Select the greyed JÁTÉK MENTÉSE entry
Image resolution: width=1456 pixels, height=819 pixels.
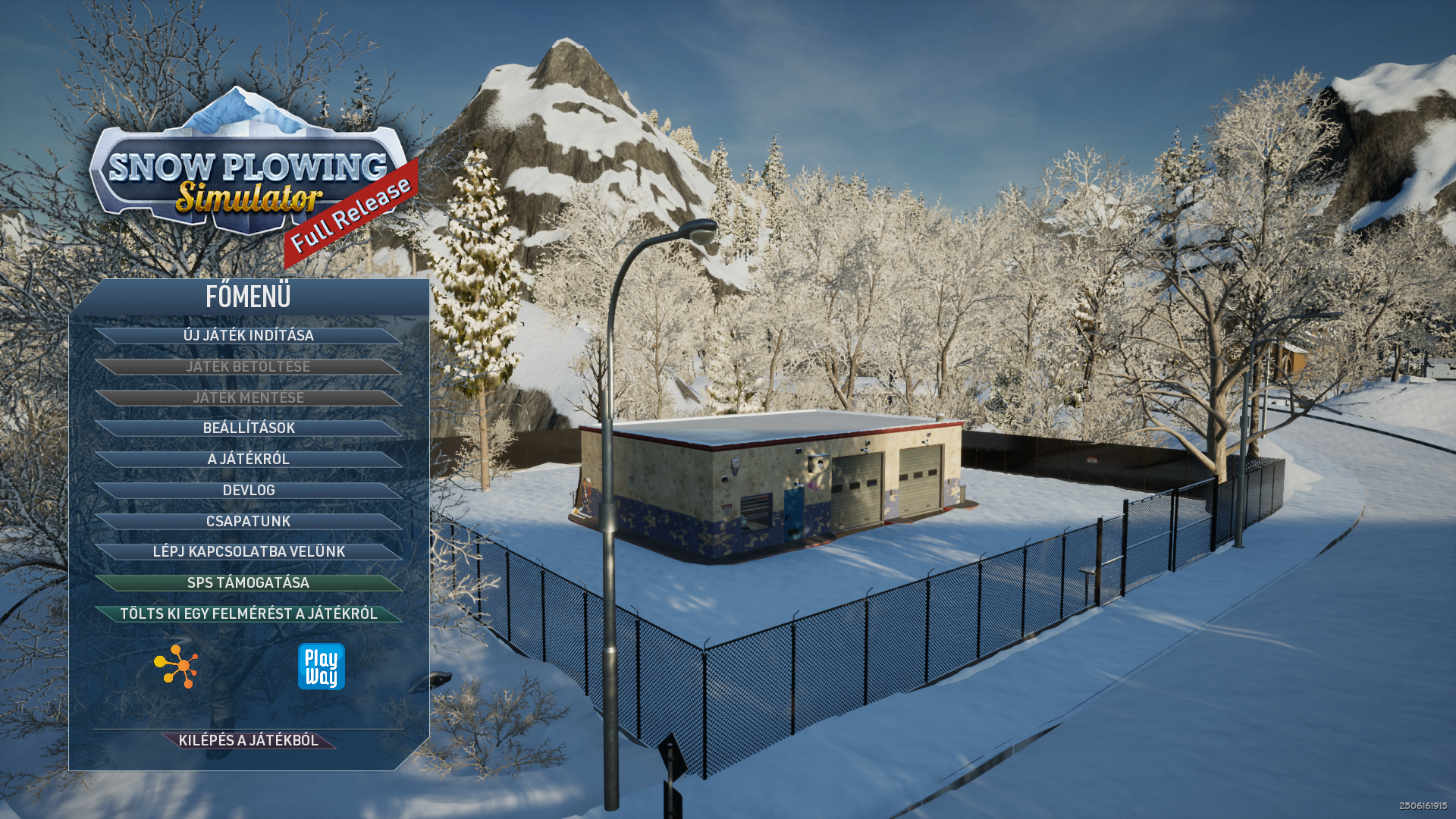click(x=249, y=397)
